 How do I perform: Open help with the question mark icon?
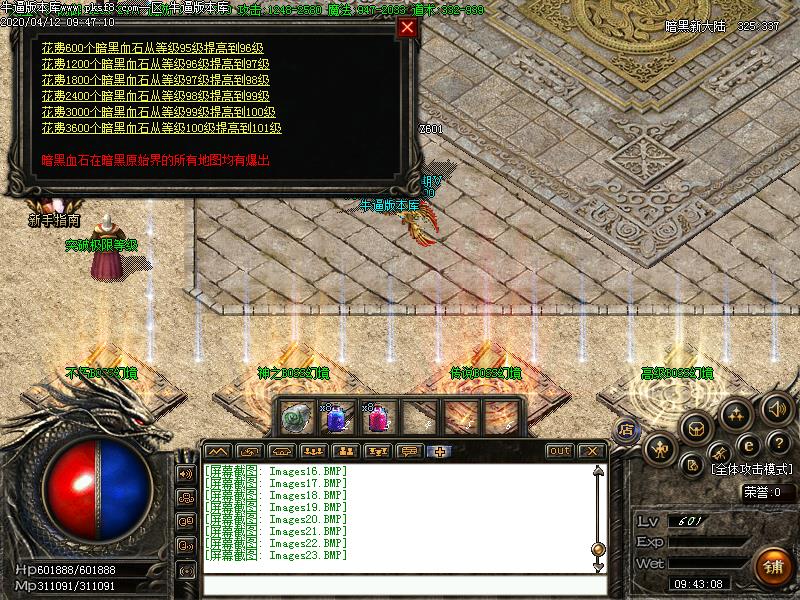[779, 443]
